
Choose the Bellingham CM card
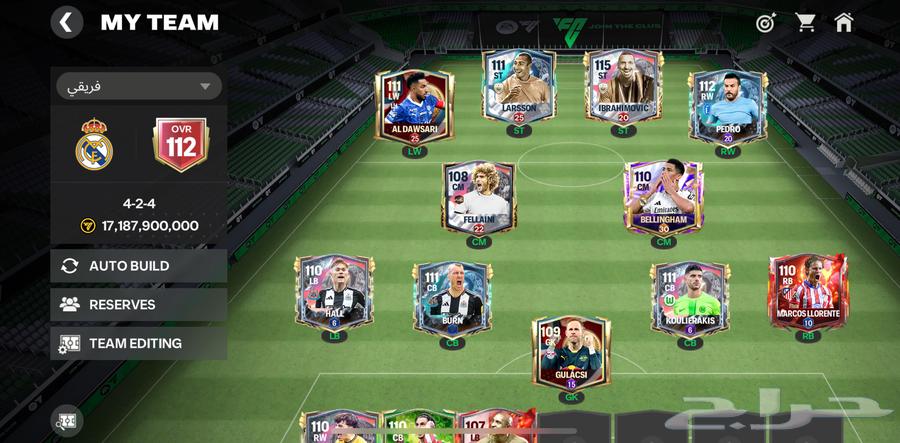pyautogui.click(x=663, y=197)
